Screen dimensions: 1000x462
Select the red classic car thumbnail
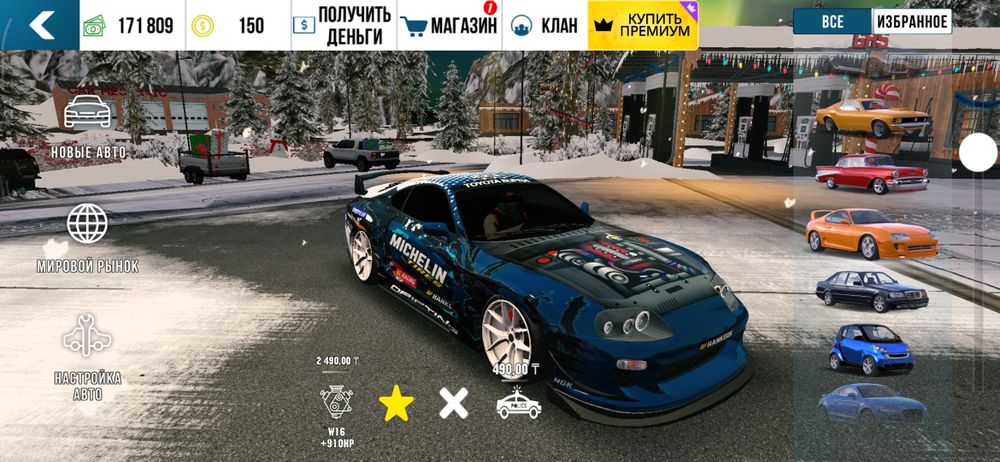pyautogui.click(x=868, y=174)
